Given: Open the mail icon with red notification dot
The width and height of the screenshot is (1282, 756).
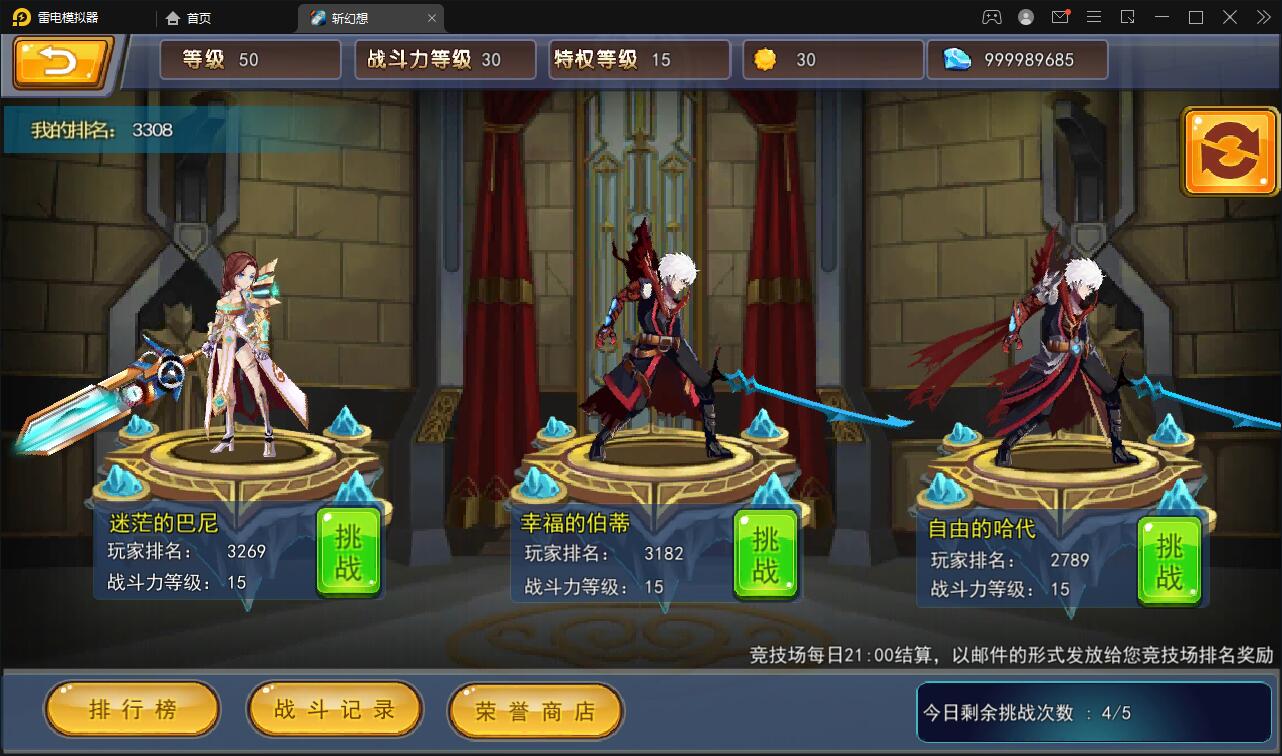Looking at the screenshot, I should [1061, 17].
